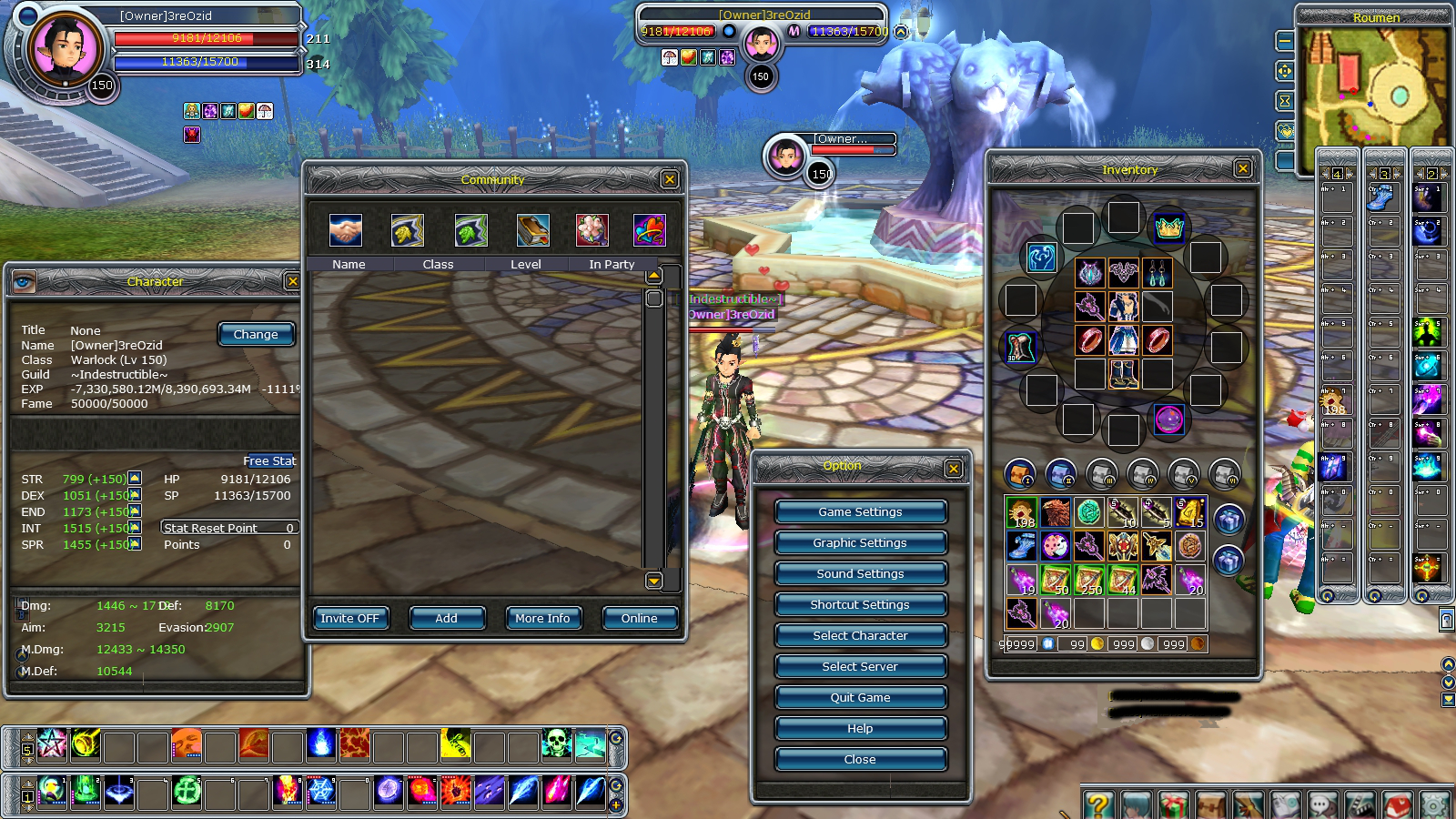Choose Select Server option
This screenshot has width=1456, height=819.
(860, 667)
